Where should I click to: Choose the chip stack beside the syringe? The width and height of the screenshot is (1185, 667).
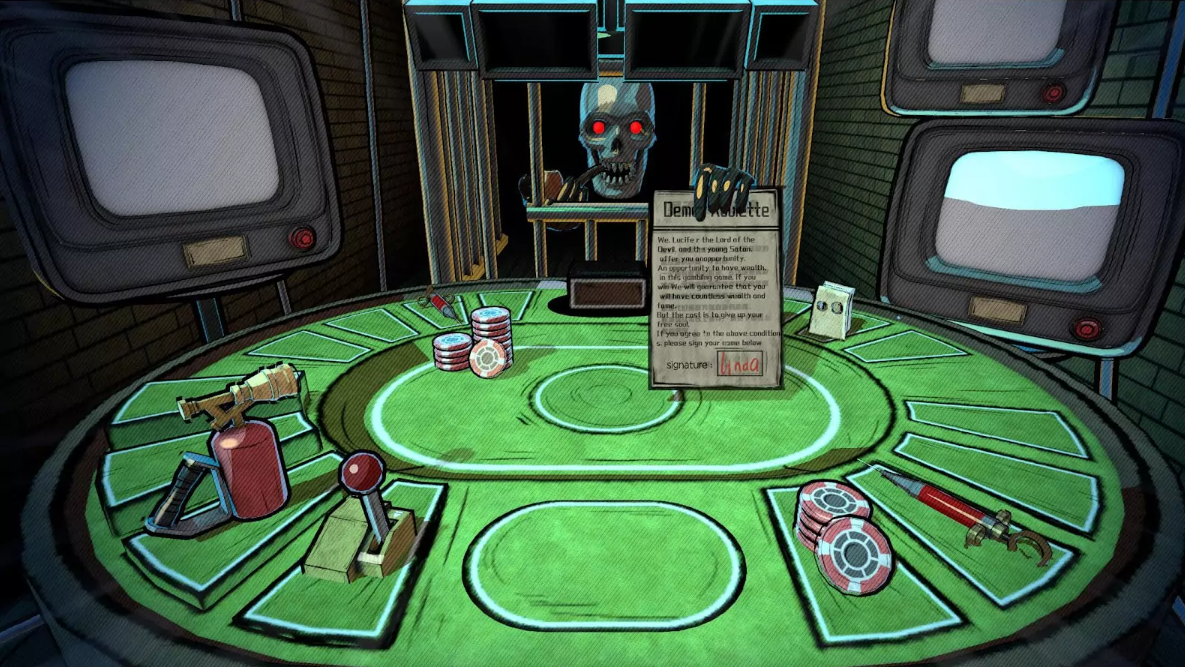point(841,534)
